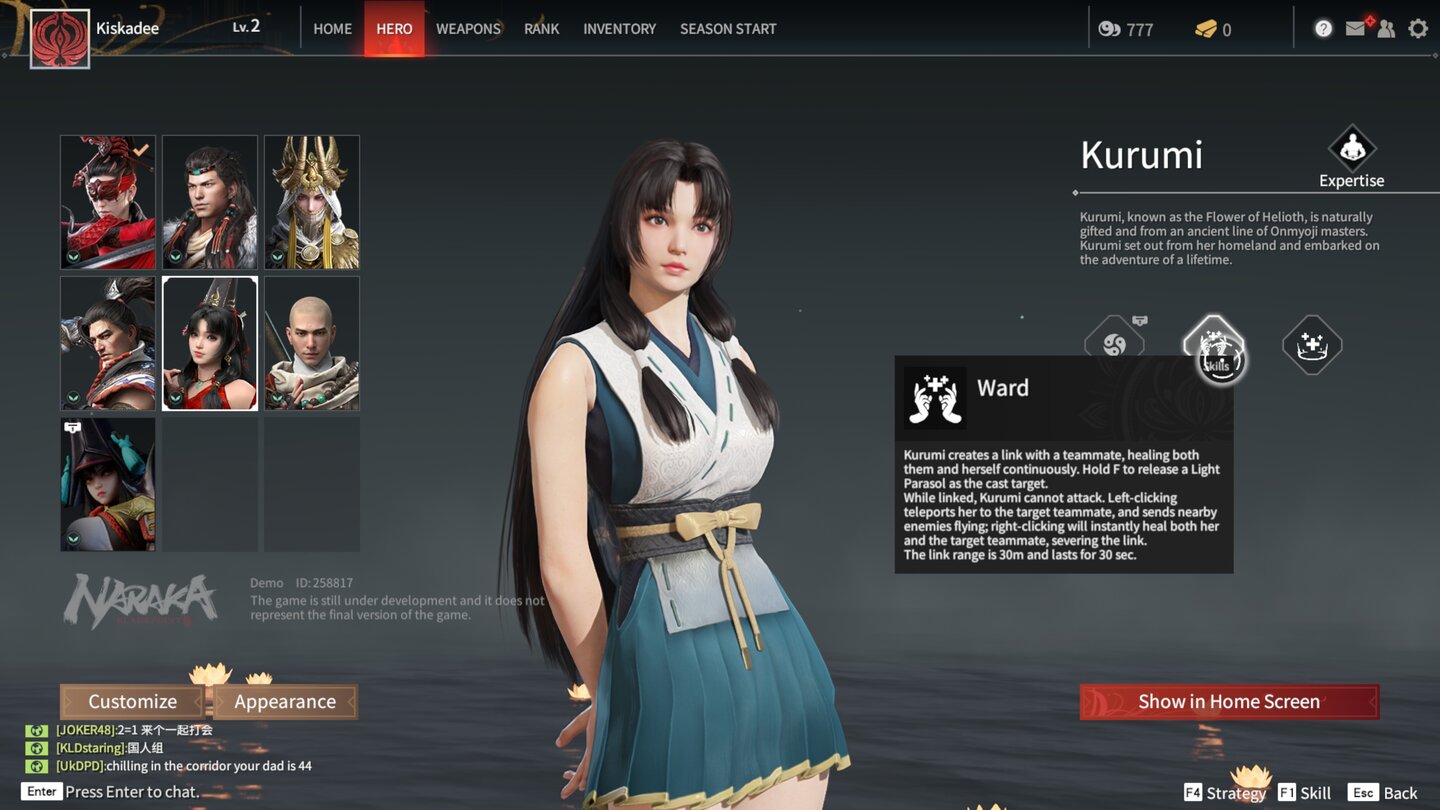Open the friends list icon

(x=1386, y=28)
